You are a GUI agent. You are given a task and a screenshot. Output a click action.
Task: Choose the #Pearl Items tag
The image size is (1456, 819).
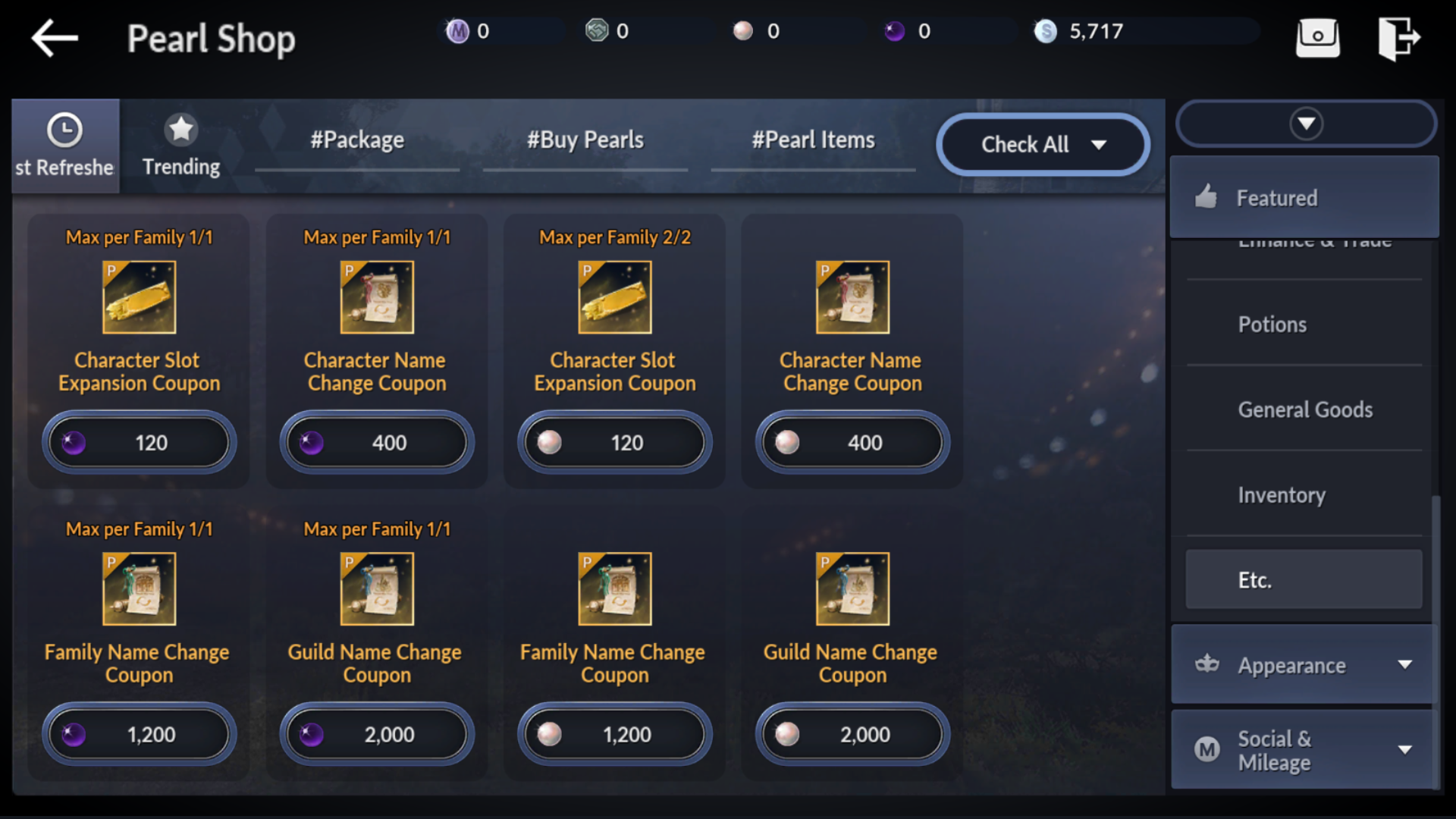pos(813,141)
